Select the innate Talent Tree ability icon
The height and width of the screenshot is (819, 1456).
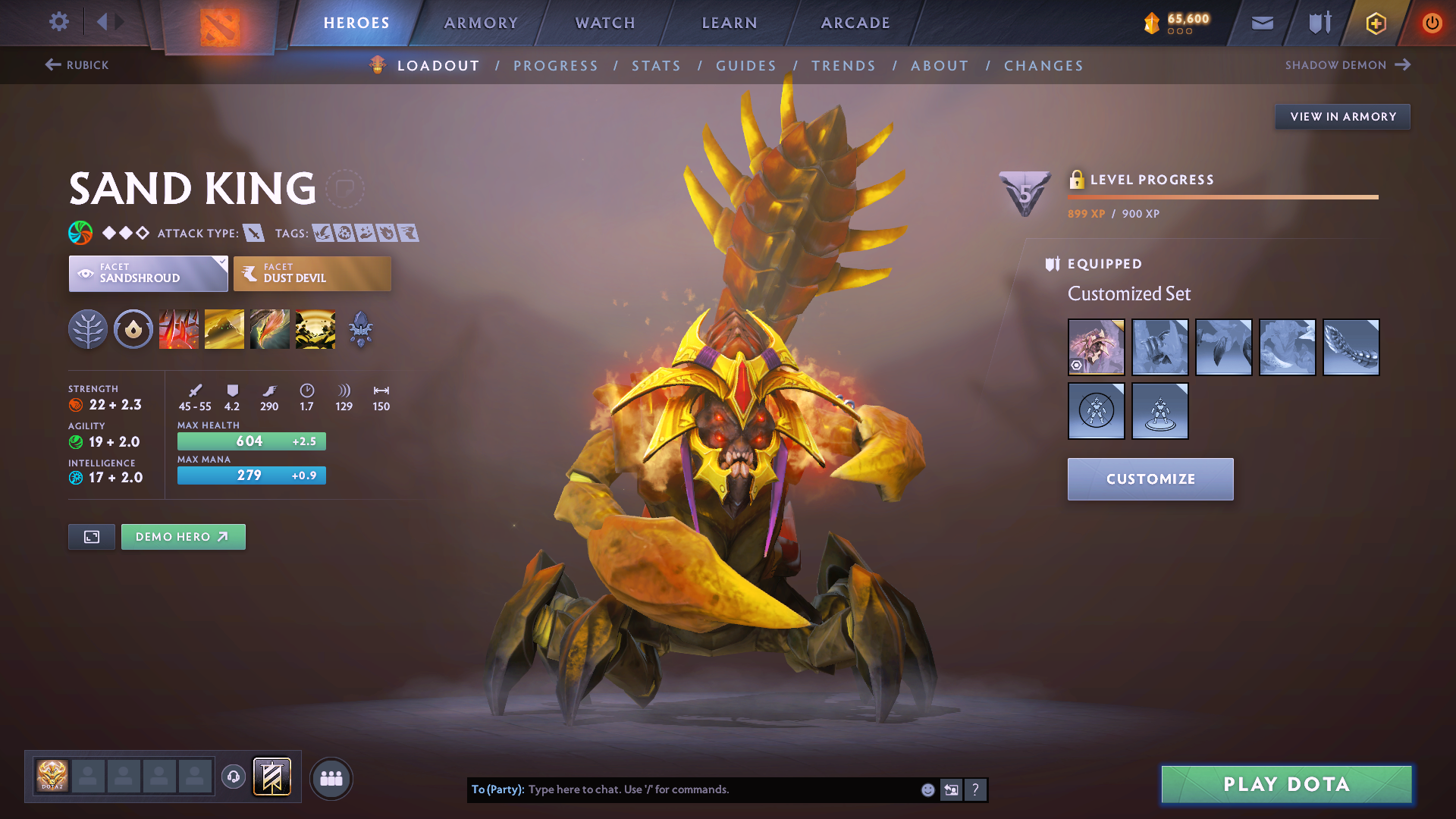[87, 329]
